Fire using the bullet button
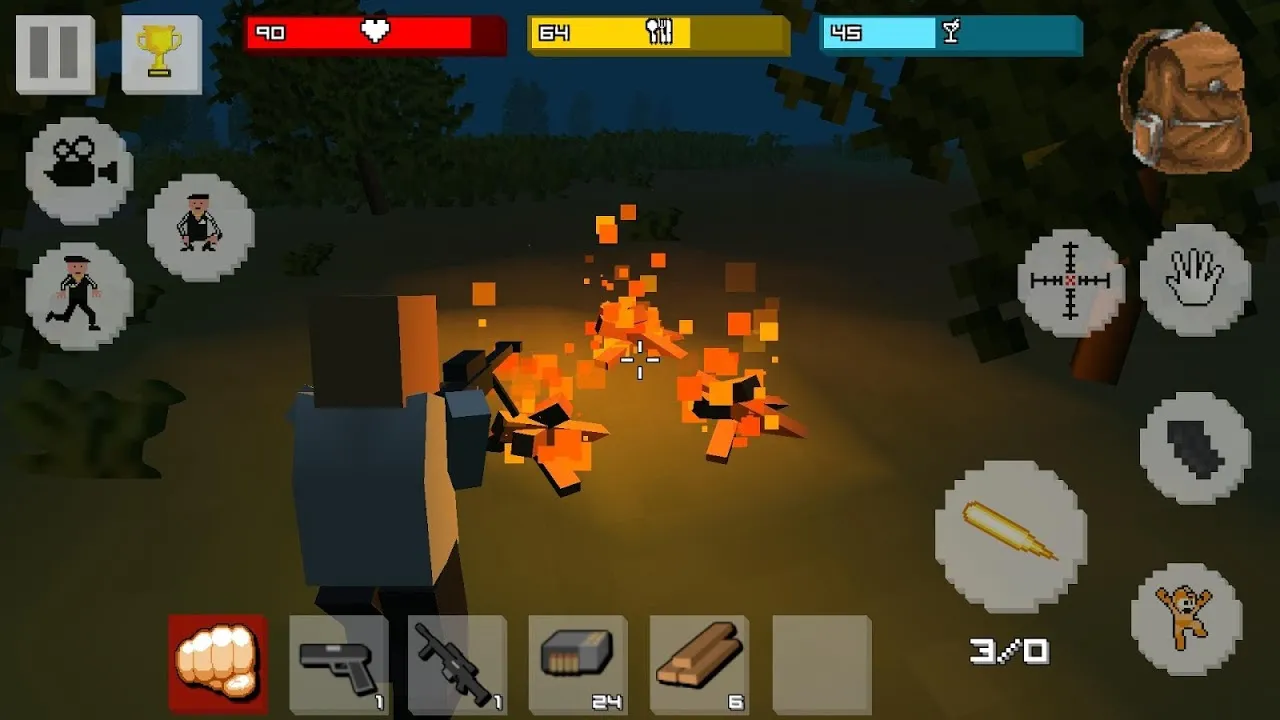Screen dimensions: 1280x720 [x=1010, y=535]
